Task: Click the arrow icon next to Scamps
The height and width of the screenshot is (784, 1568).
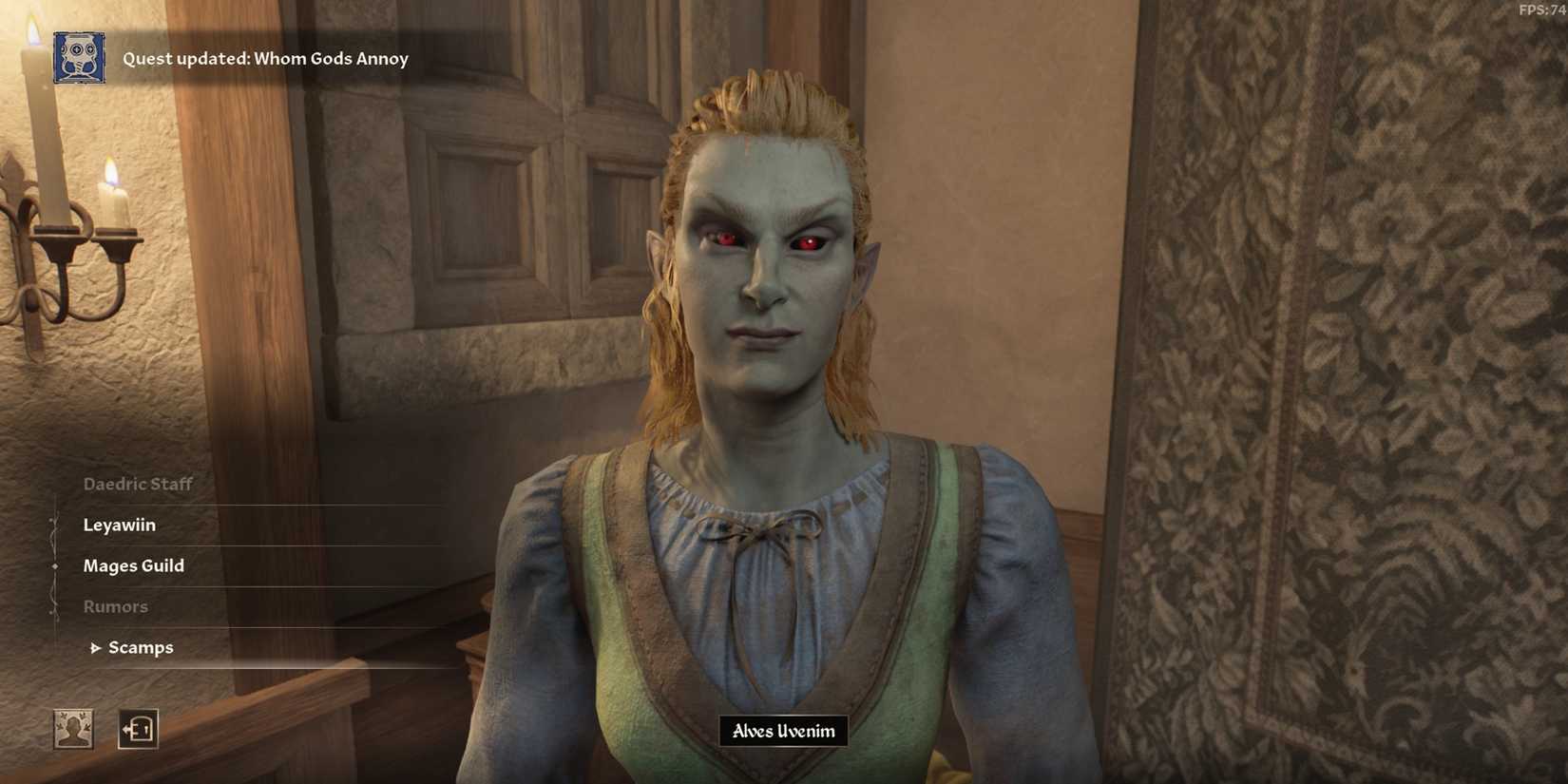Action: [x=95, y=647]
